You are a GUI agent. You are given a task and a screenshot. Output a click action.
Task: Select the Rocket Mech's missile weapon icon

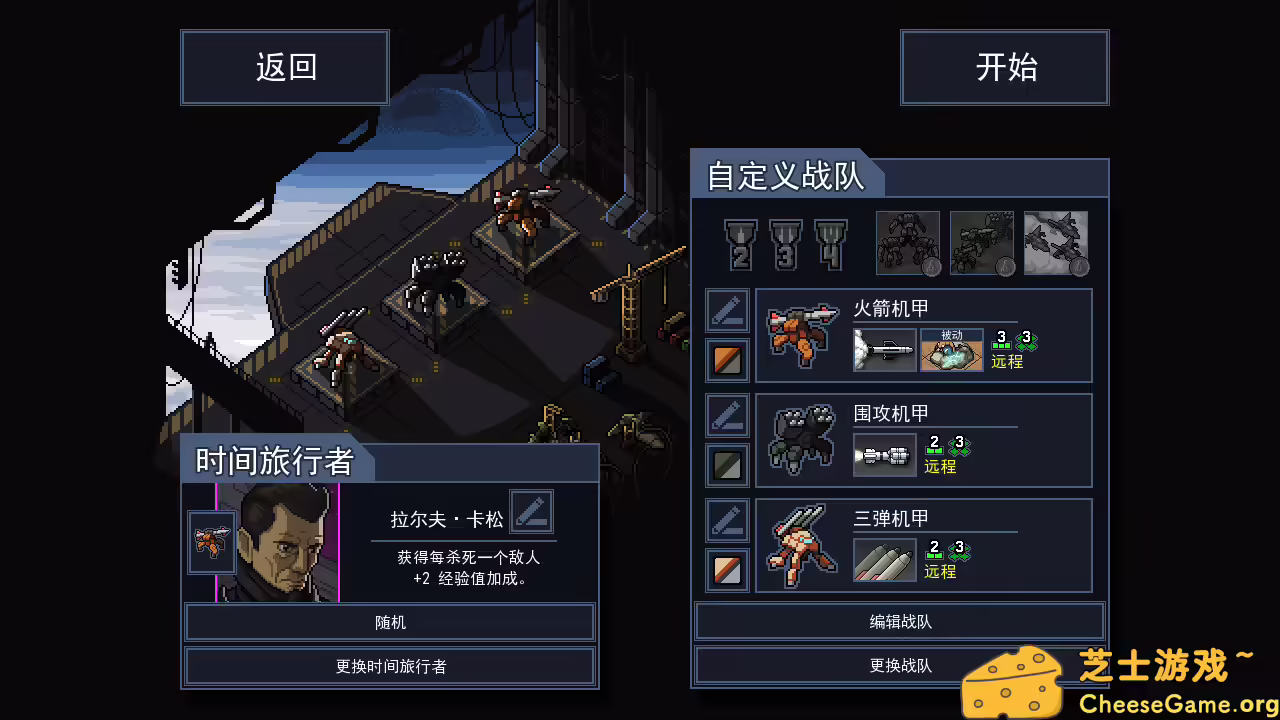[x=884, y=350]
